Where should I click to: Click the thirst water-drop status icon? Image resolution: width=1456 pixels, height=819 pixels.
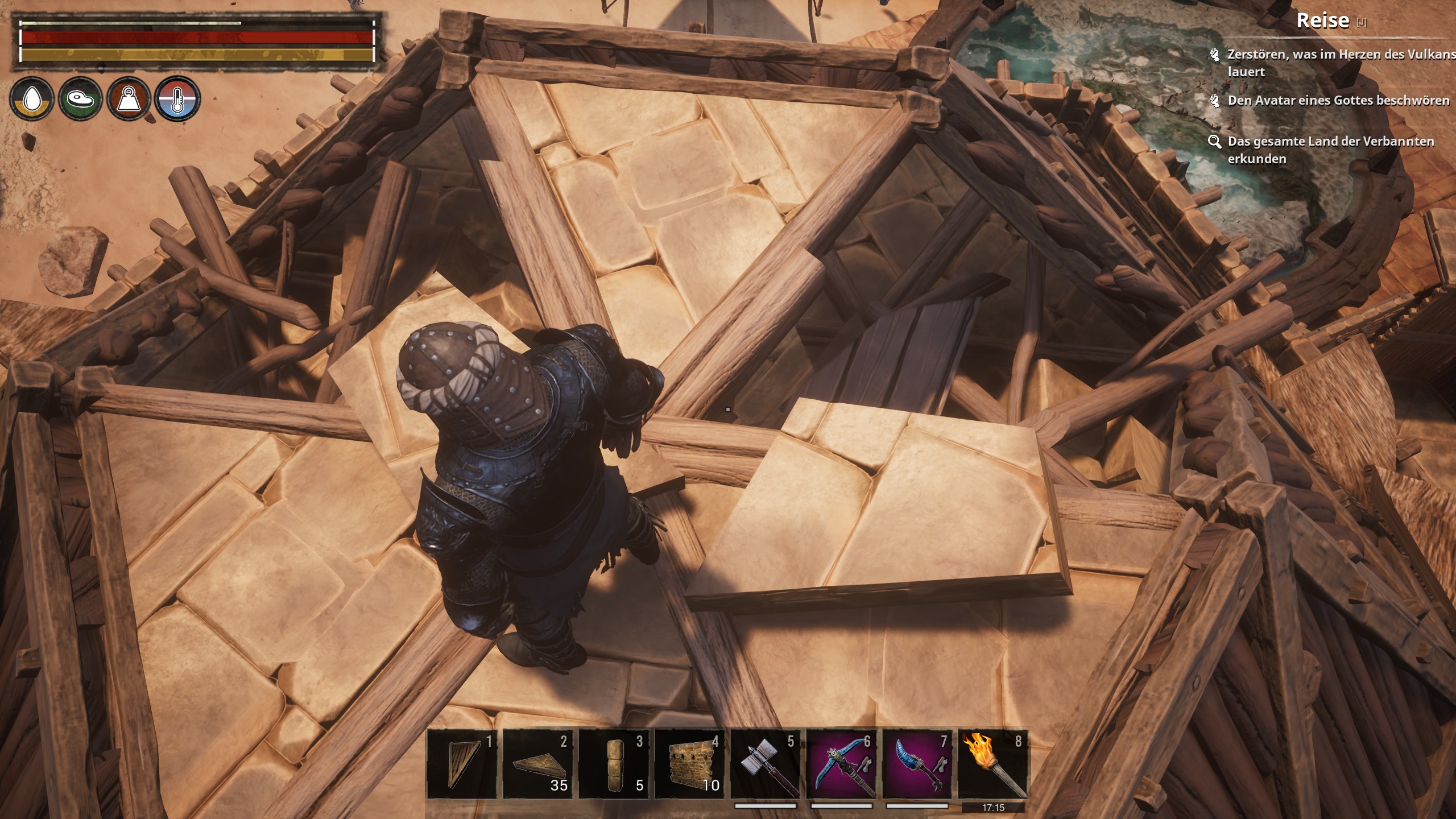[x=32, y=100]
